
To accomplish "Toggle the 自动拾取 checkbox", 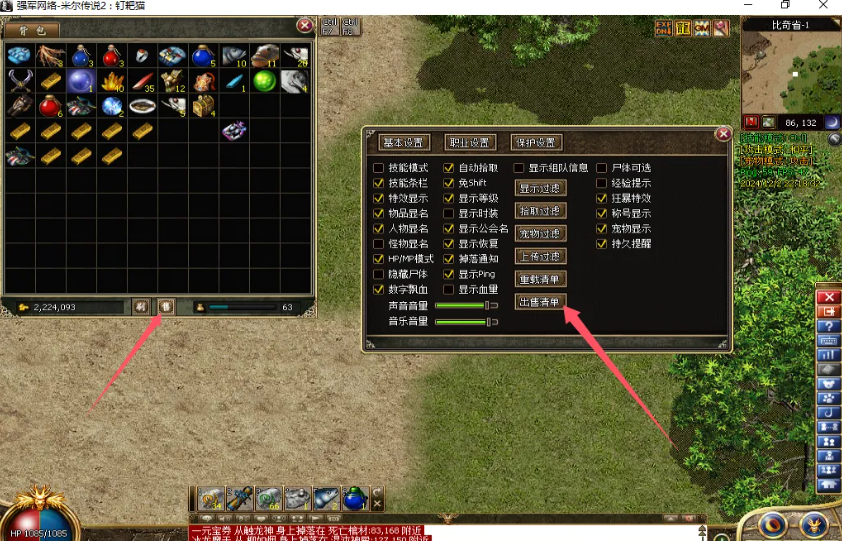I will pyautogui.click(x=449, y=168).
